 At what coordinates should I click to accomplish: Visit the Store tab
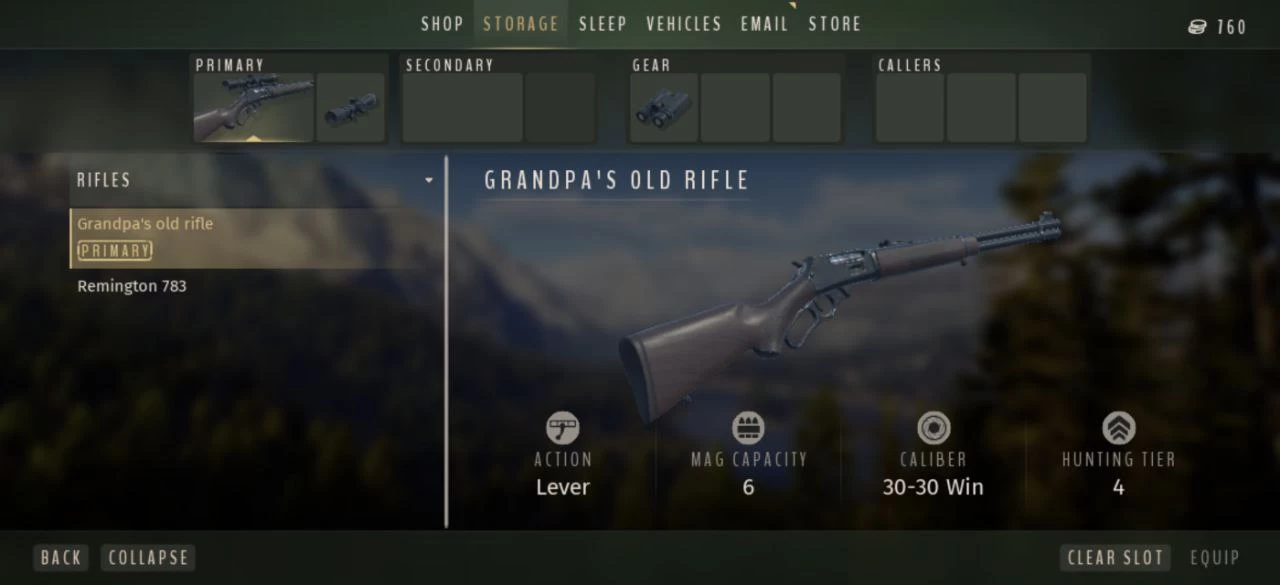pos(835,24)
